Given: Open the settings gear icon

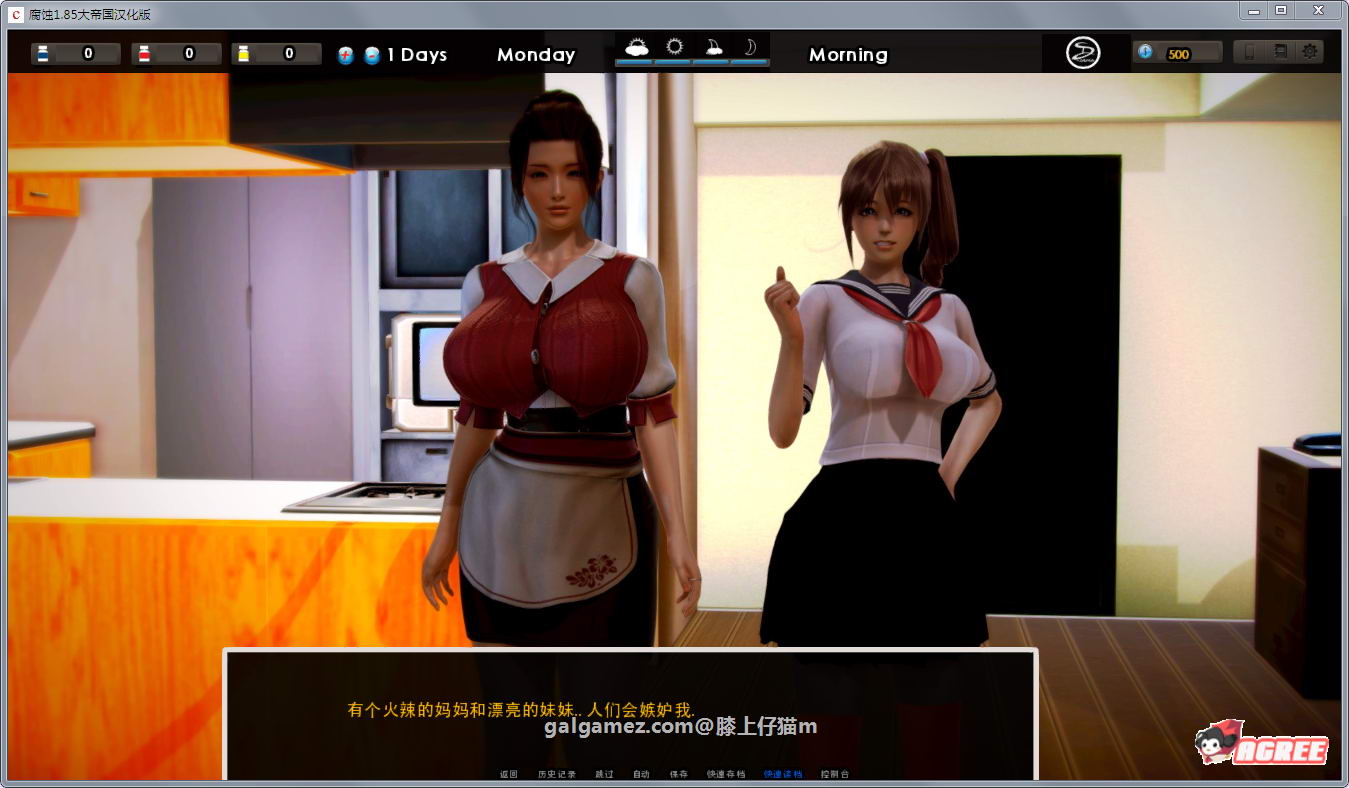Looking at the screenshot, I should 1311,53.
